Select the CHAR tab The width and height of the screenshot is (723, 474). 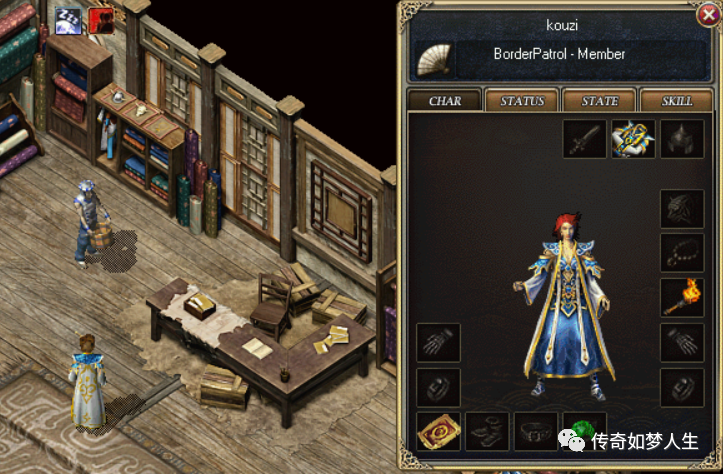tap(444, 101)
